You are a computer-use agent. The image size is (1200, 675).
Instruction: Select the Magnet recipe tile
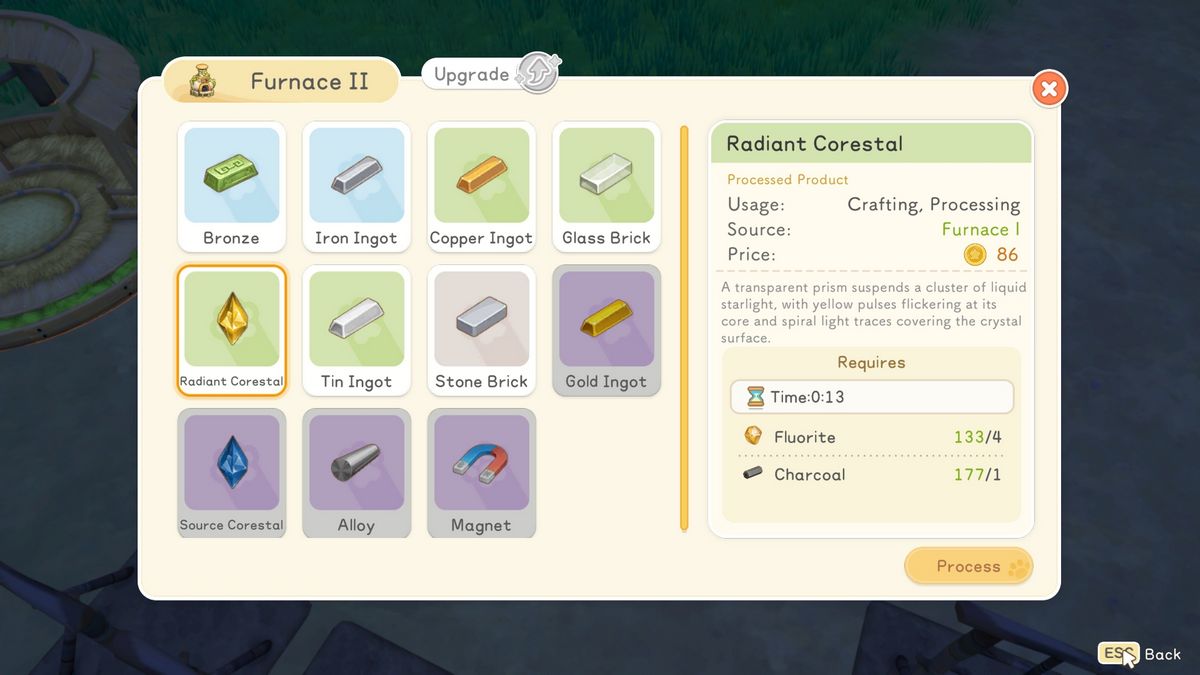(481, 473)
